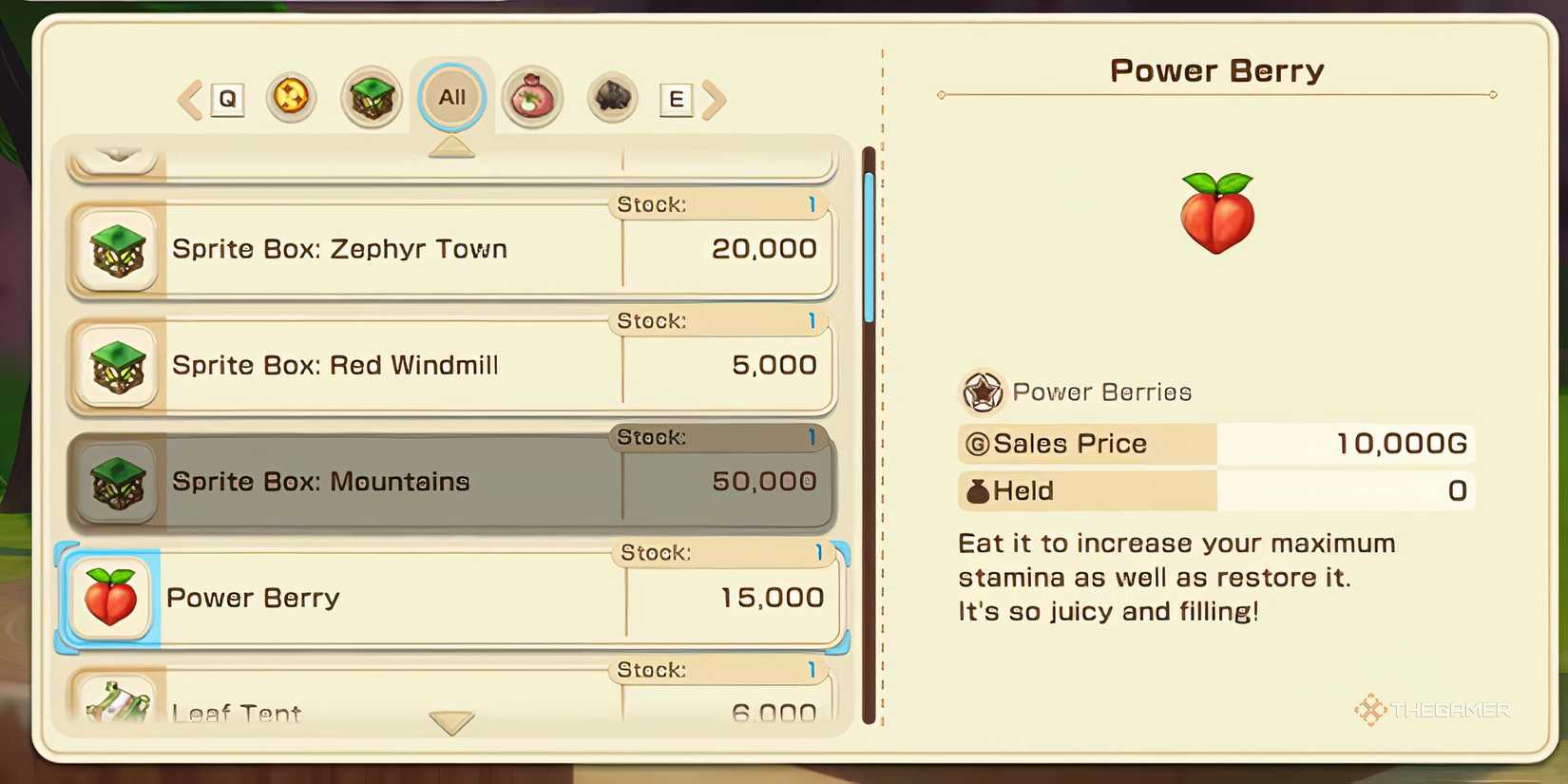Select the black ore category icon
The height and width of the screenshot is (784, 1568).
tap(611, 96)
